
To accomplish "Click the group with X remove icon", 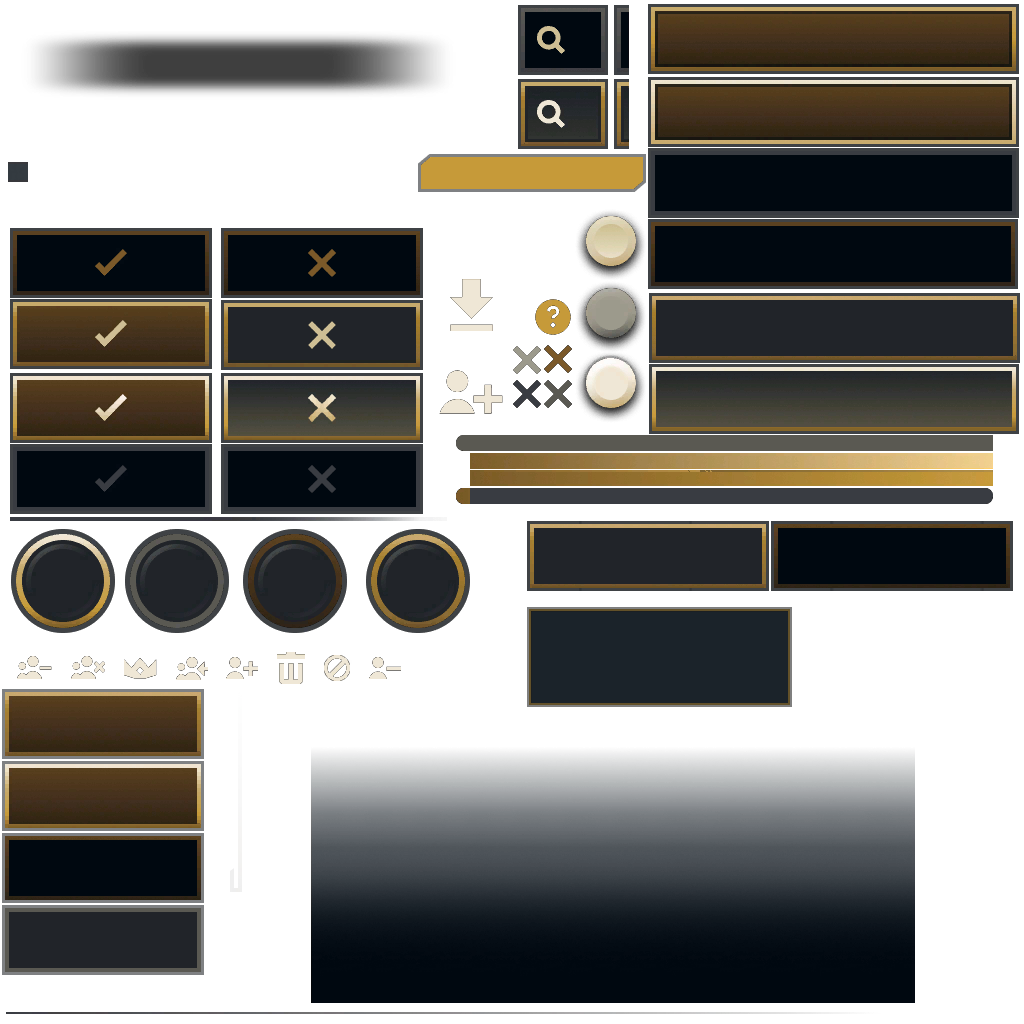I will point(88,668).
